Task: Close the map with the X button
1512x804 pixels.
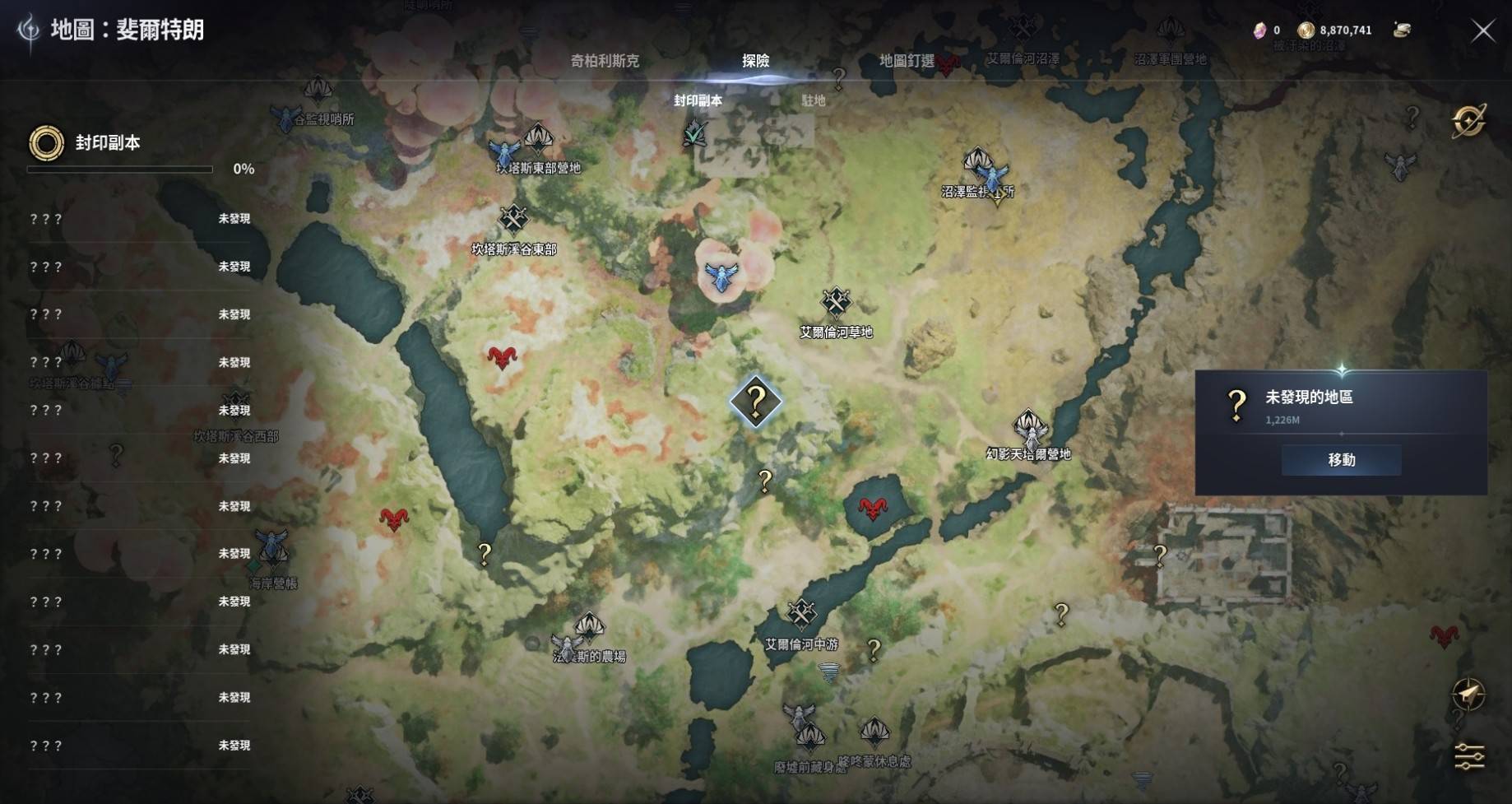Action: coord(1482,31)
